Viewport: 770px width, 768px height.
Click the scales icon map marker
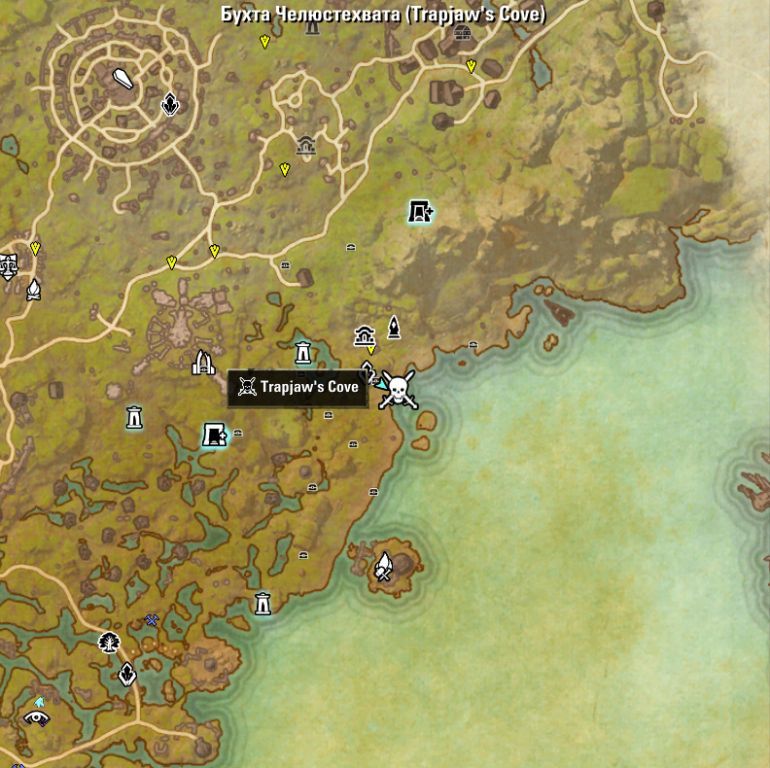(9, 265)
